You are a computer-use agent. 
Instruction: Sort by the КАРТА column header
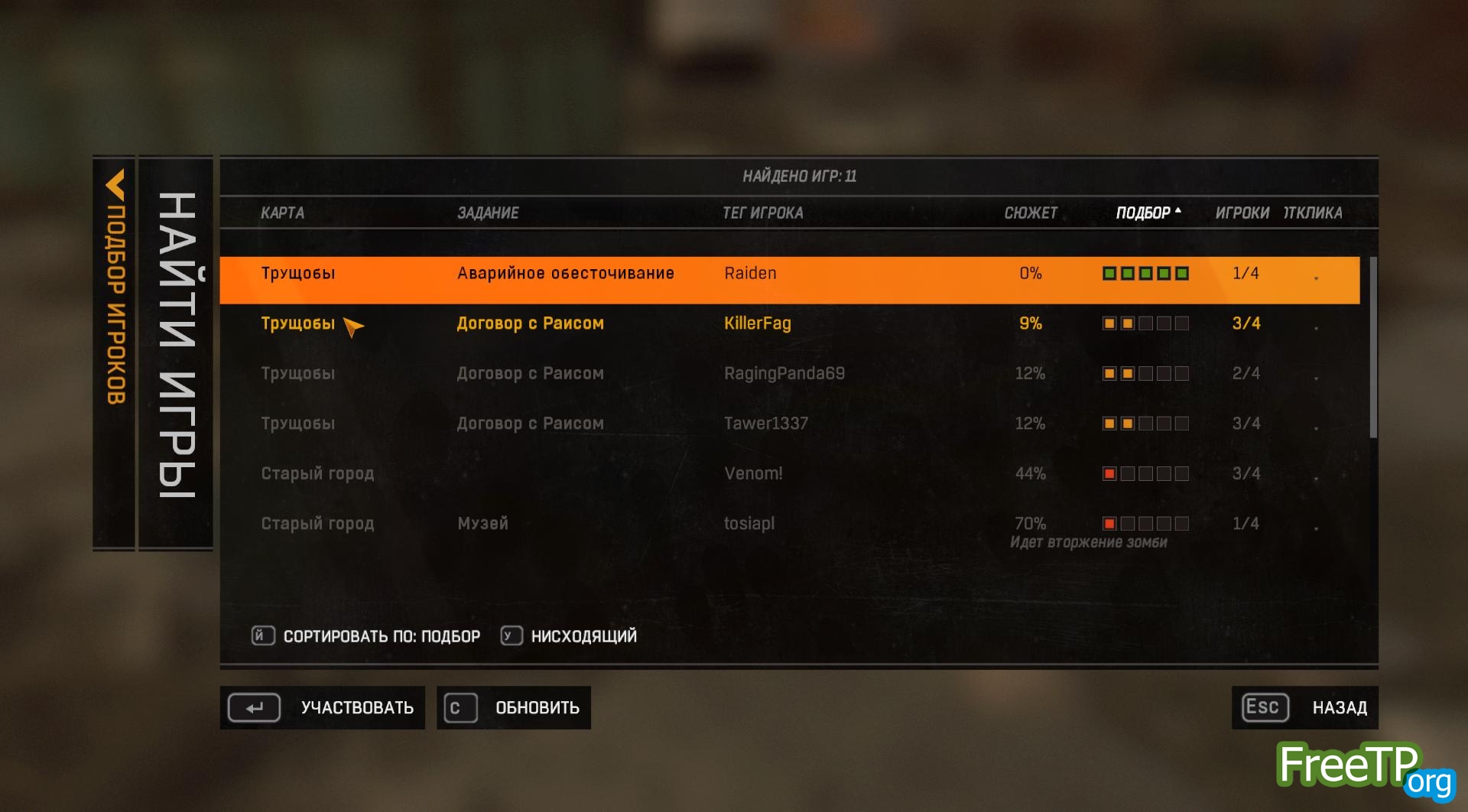(x=282, y=213)
